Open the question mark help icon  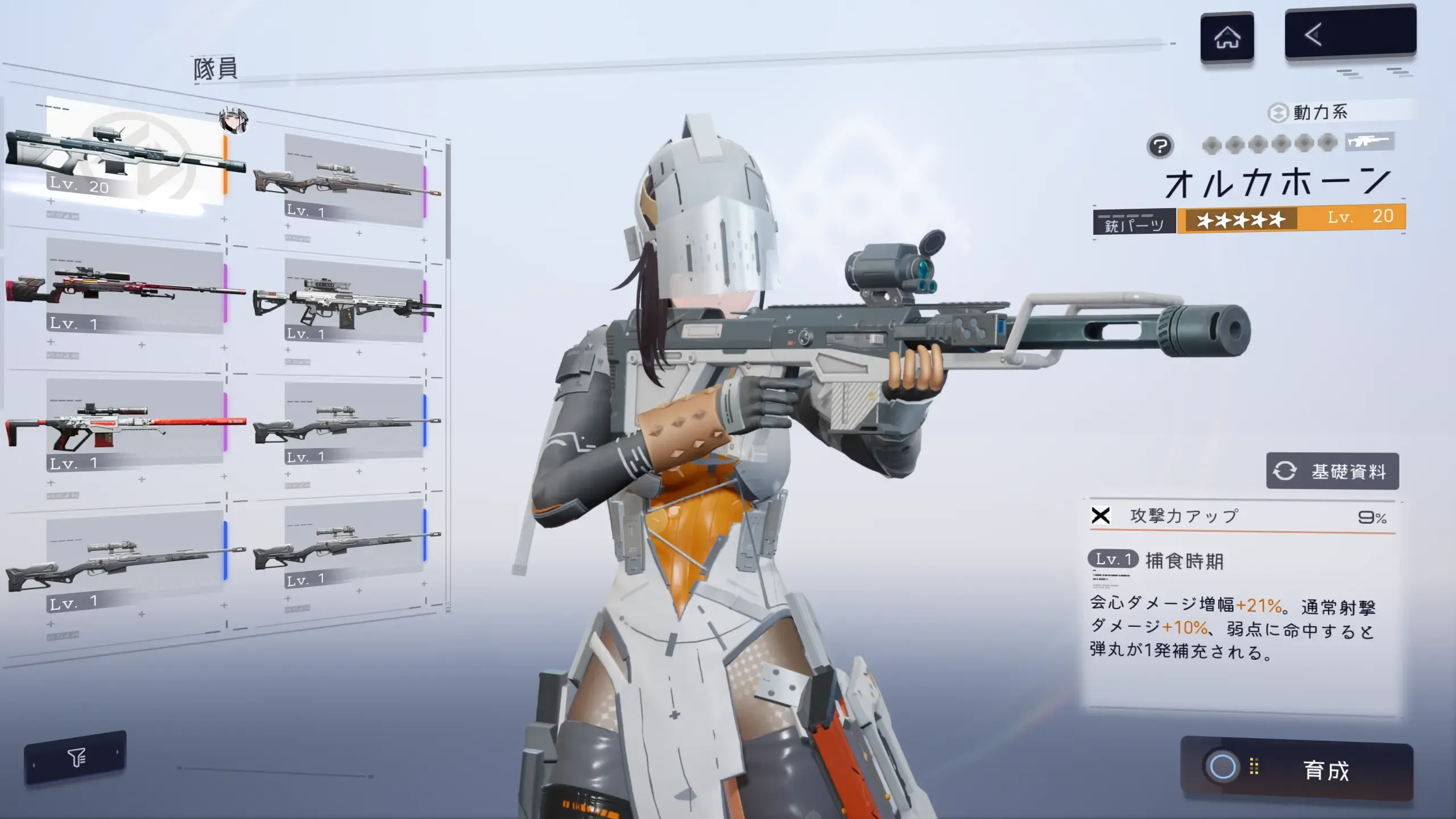(x=1160, y=146)
